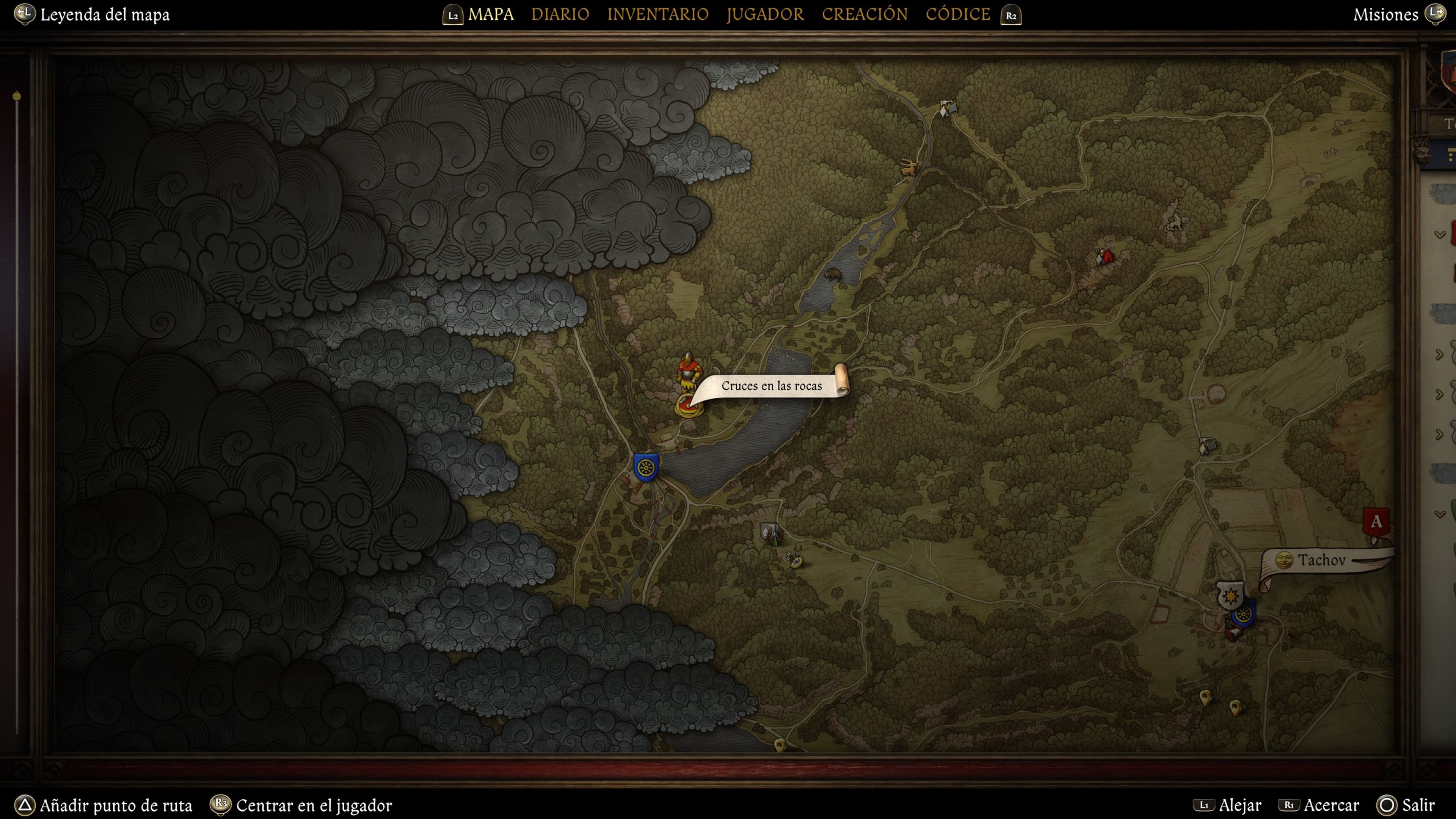Zoom out with Alejar
Image resolution: width=1456 pixels, height=819 pixels.
click(x=1239, y=805)
